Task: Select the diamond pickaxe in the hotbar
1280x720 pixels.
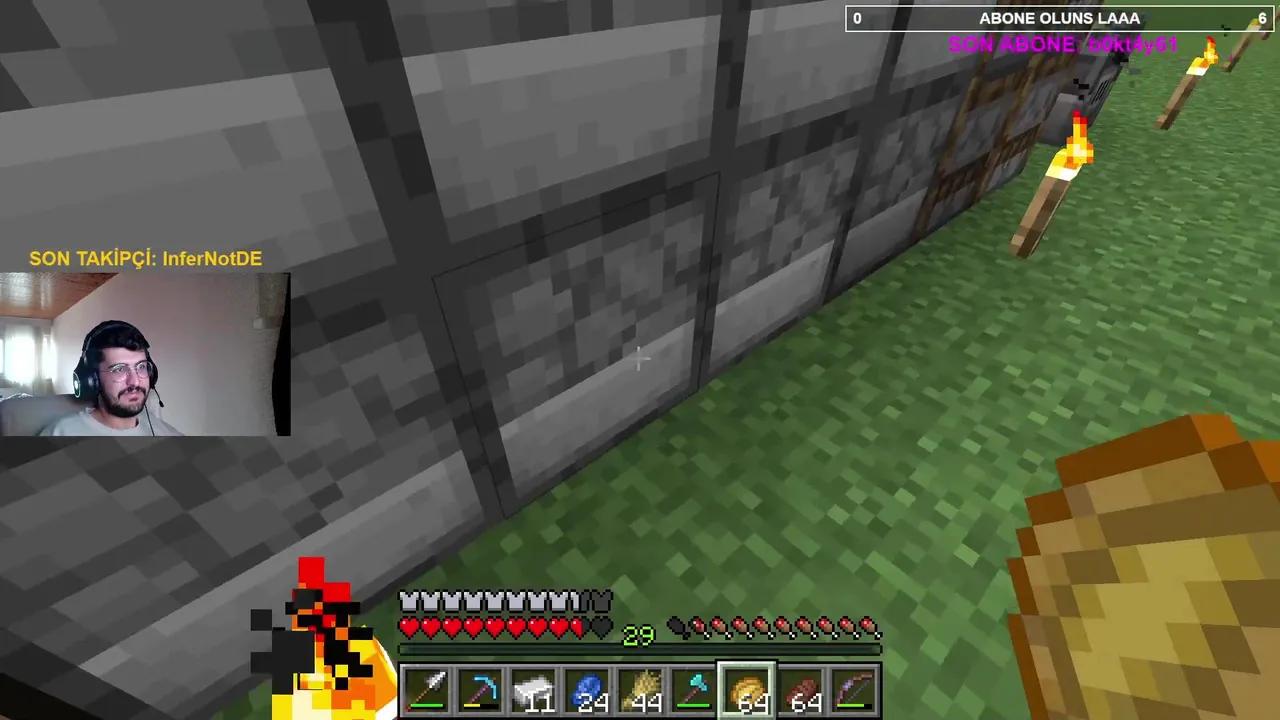Action: point(481,690)
